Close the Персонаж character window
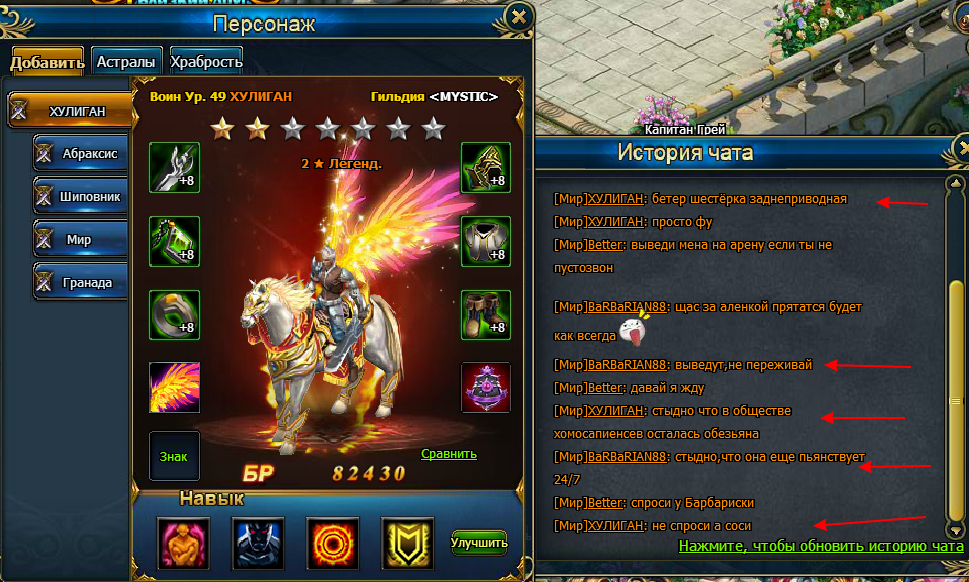The width and height of the screenshot is (969, 582). click(518, 17)
